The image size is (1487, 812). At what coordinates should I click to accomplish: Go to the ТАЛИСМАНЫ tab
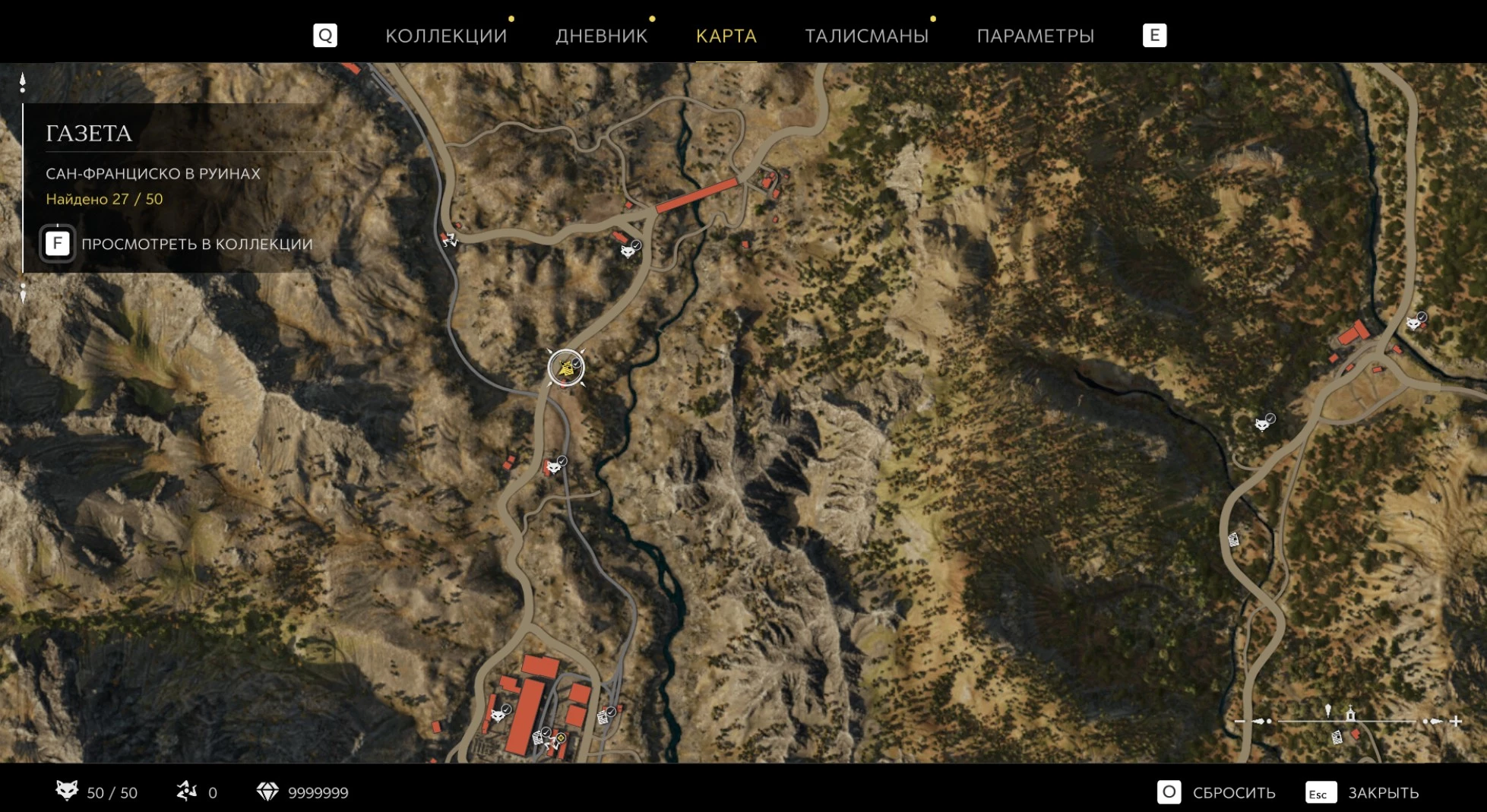(866, 36)
